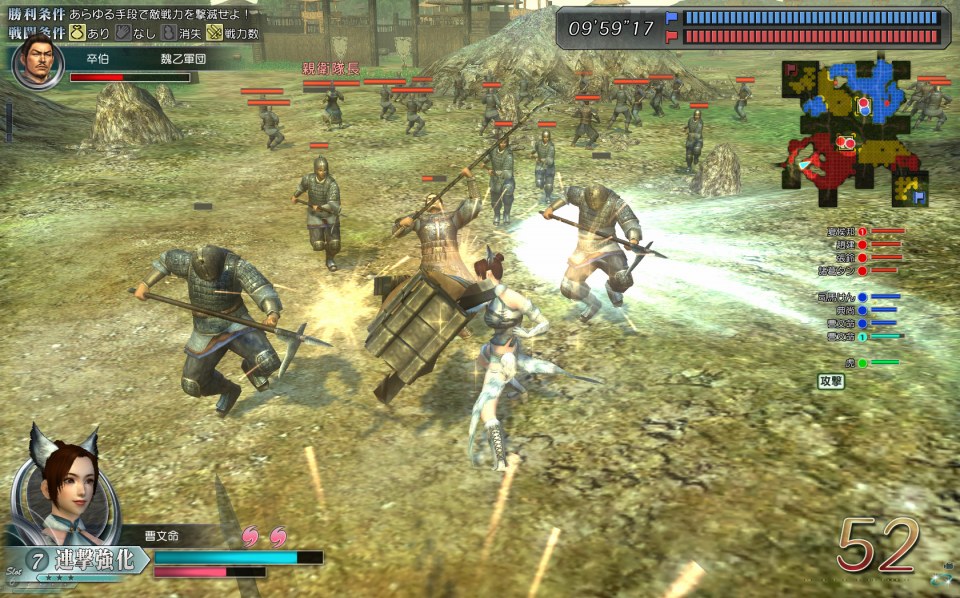
Task: Click the crossed swords 戦力数 icon
Action: pyautogui.click(x=214, y=33)
